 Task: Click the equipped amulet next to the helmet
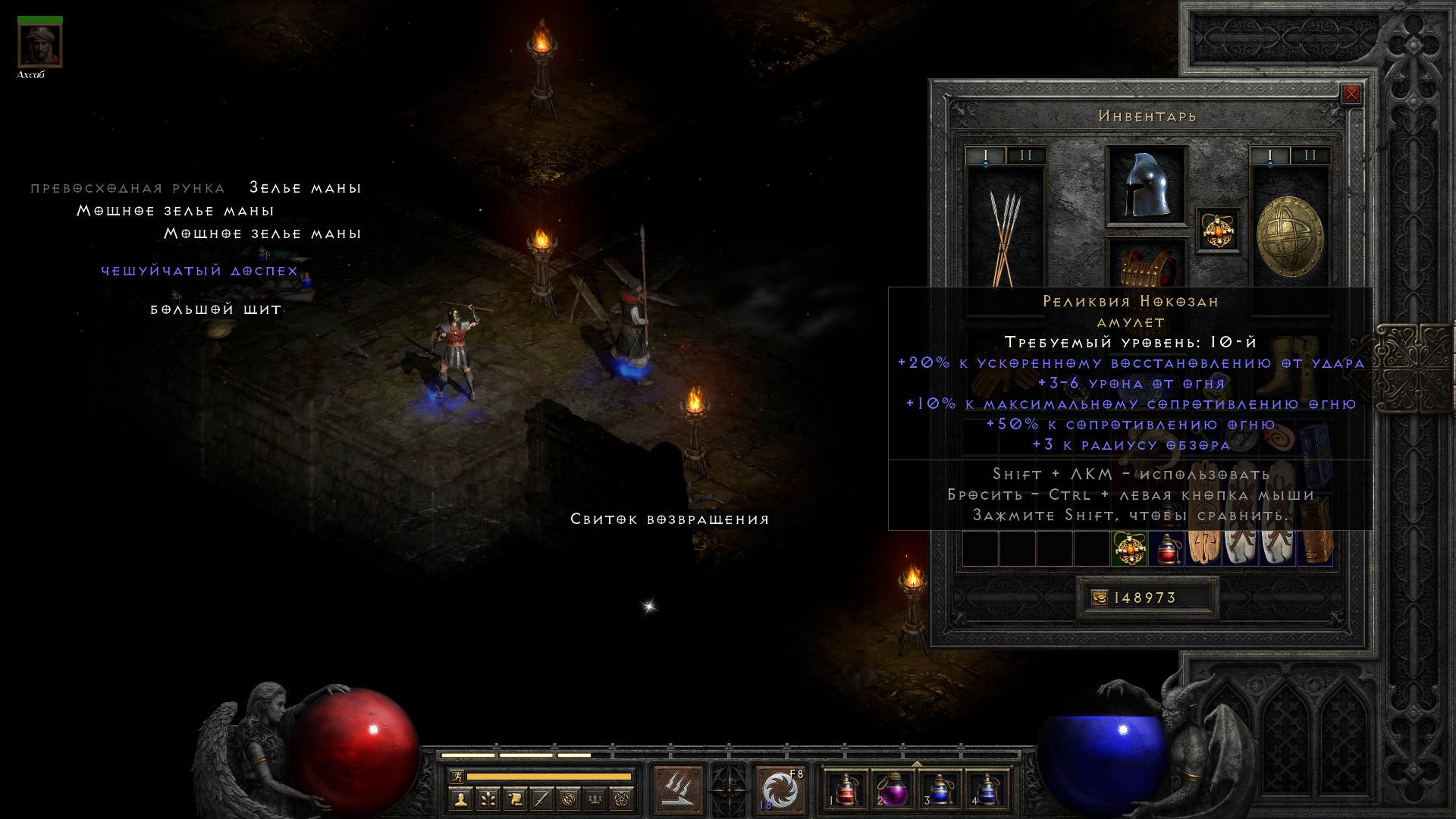pos(1218,229)
